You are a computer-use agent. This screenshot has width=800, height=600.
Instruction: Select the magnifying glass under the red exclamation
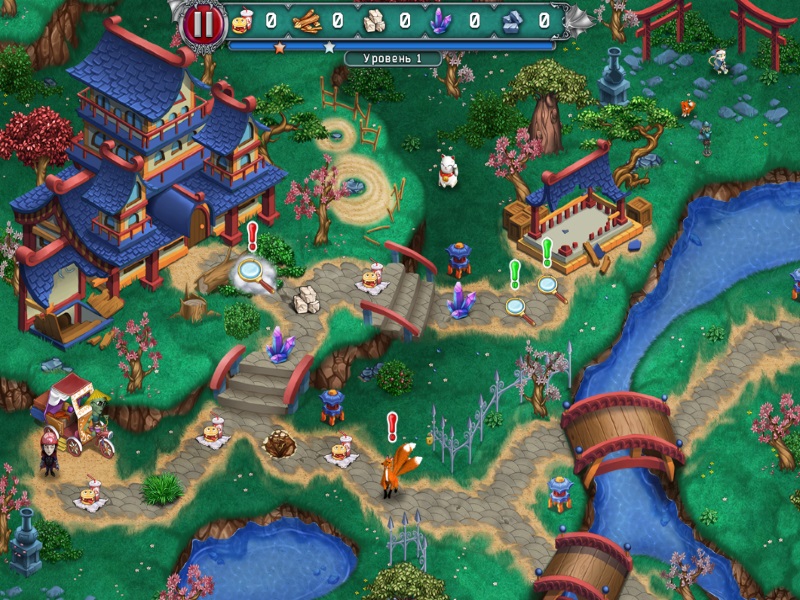[250, 270]
